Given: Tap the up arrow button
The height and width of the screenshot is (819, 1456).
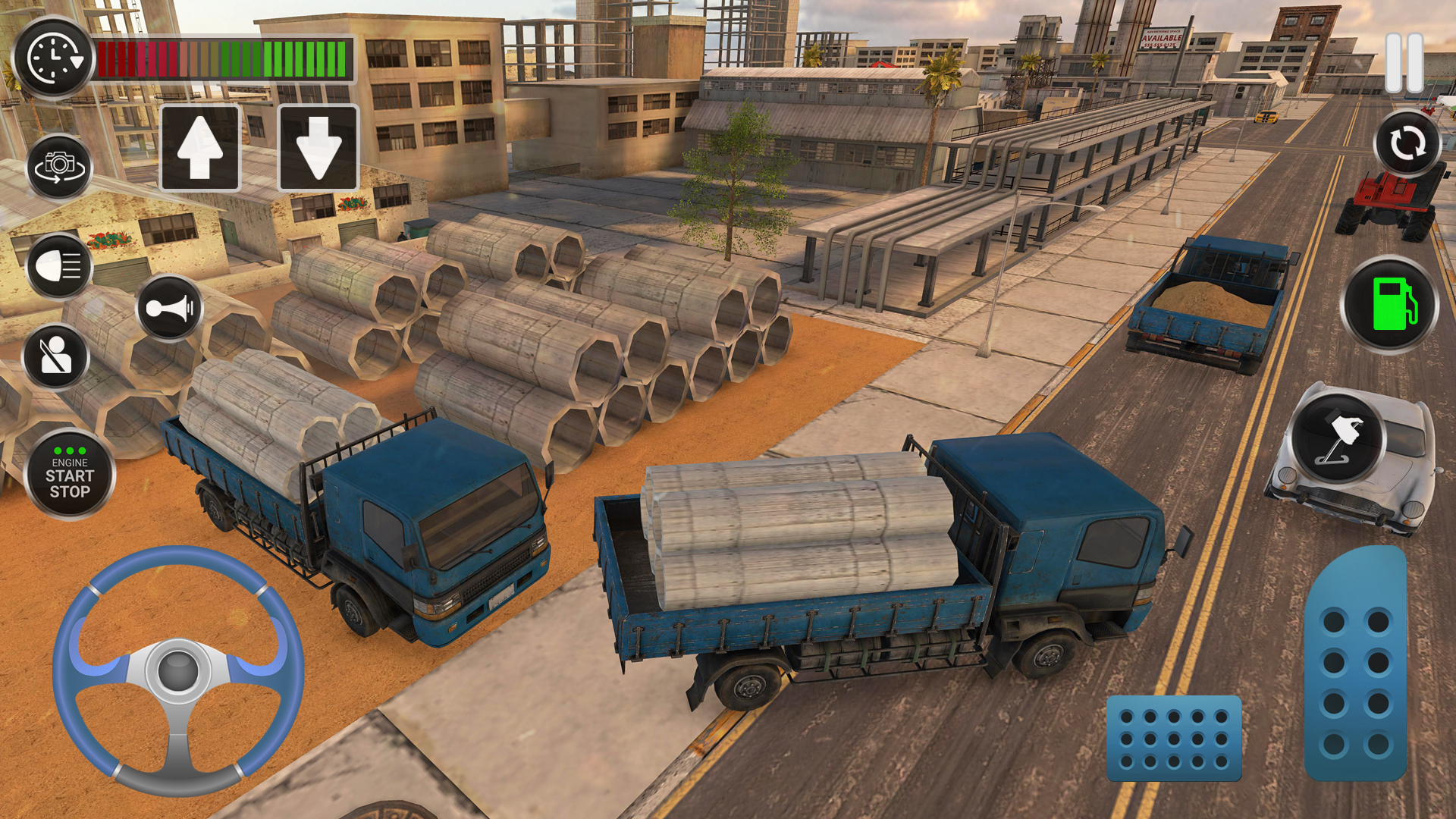Looking at the screenshot, I should (200, 148).
